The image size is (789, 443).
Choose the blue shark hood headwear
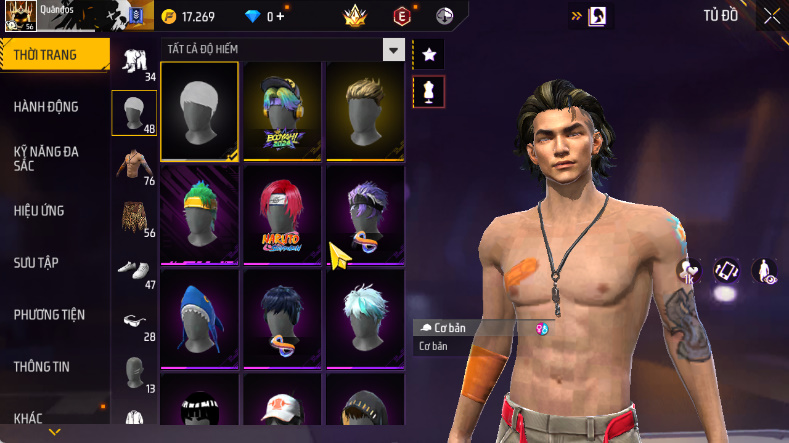(x=199, y=317)
